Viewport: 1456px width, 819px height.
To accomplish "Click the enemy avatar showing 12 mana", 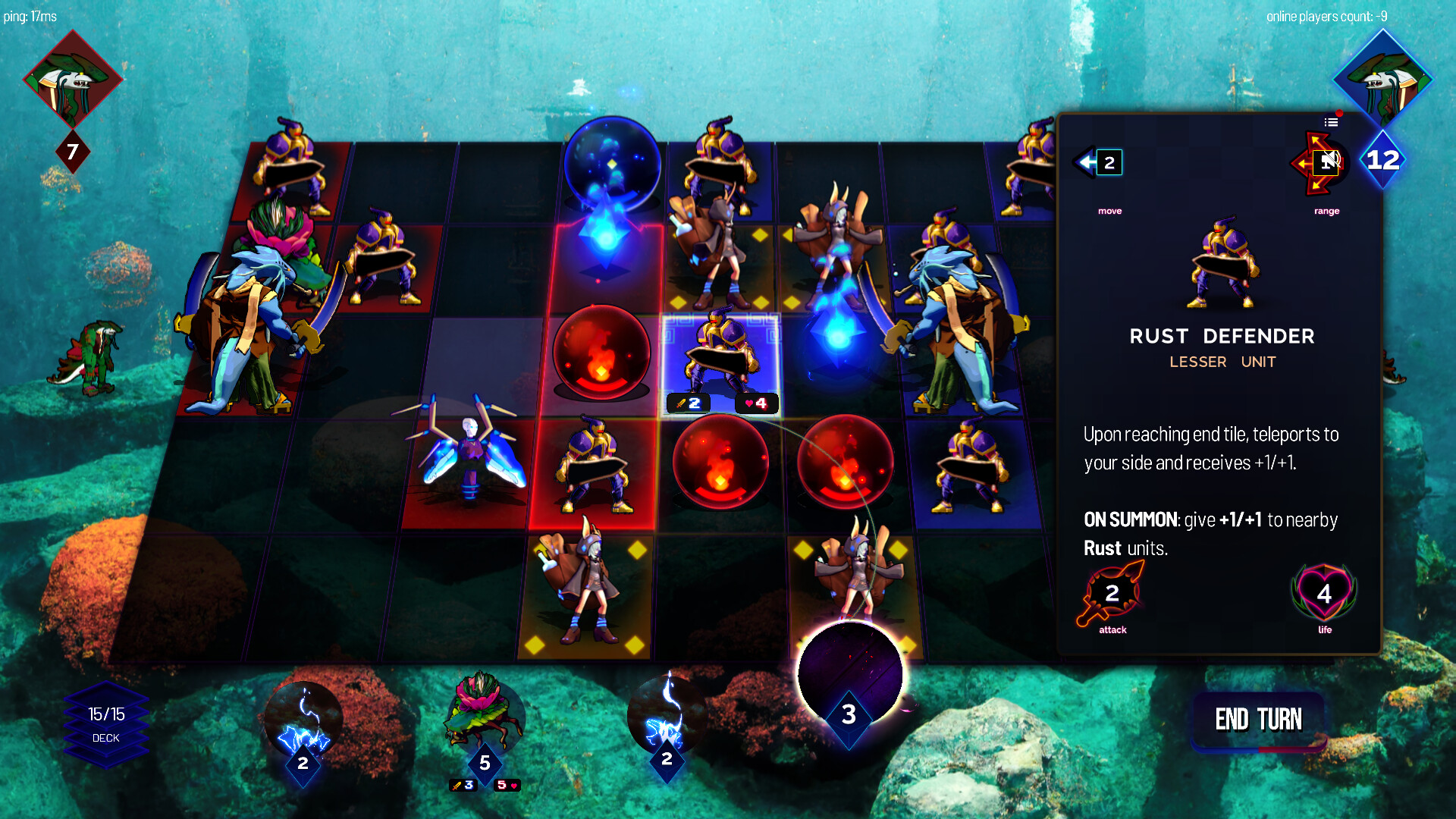I will [x=1382, y=83].
